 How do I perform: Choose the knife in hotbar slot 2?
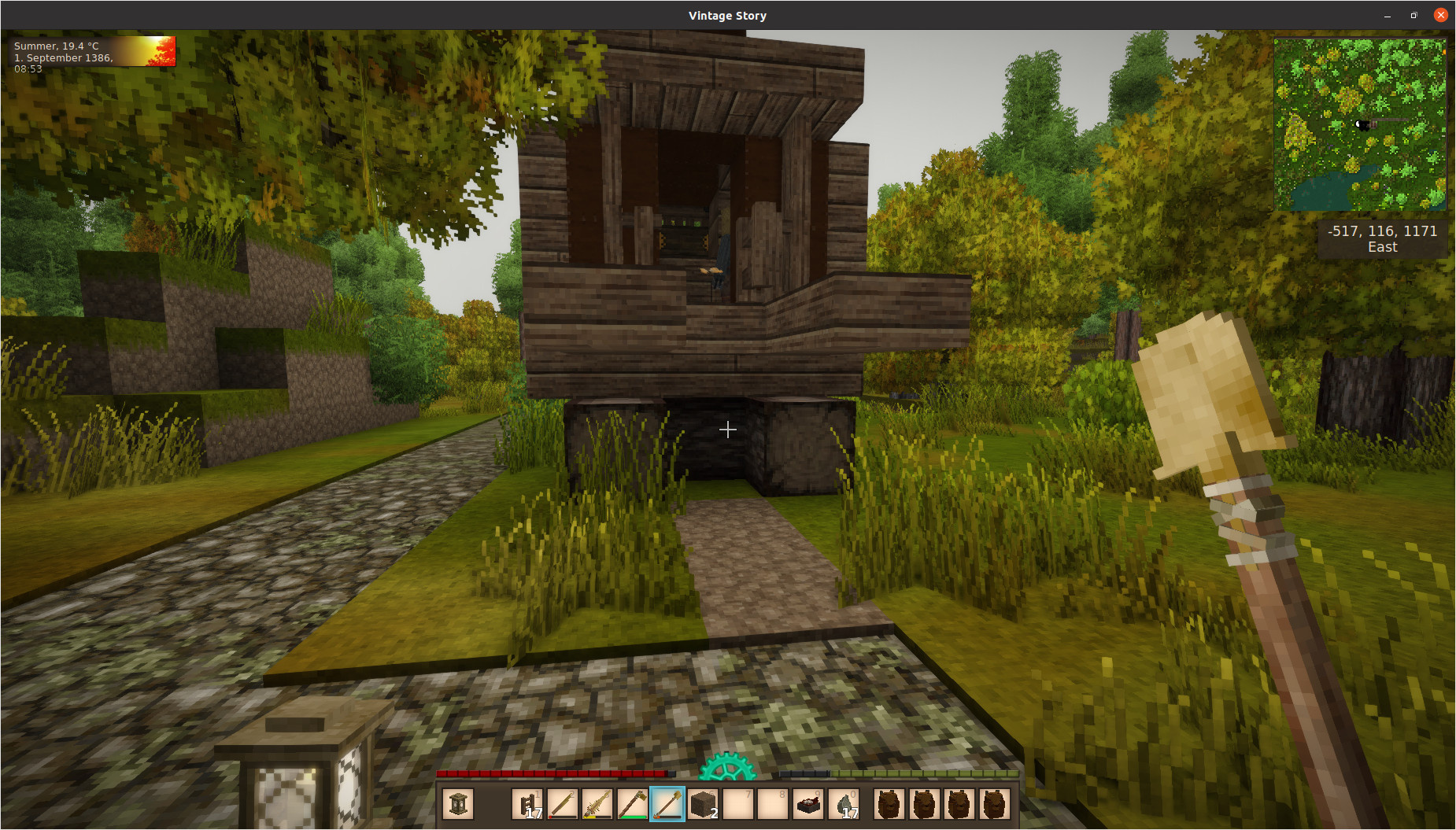(x=563, y=804)
